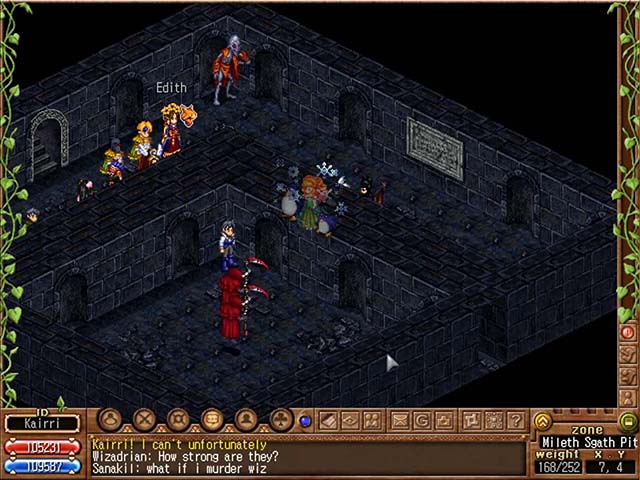The height and width of the screenshot is (480, 640).
Task: Open the club suit round button
Action: click(281, 420)
